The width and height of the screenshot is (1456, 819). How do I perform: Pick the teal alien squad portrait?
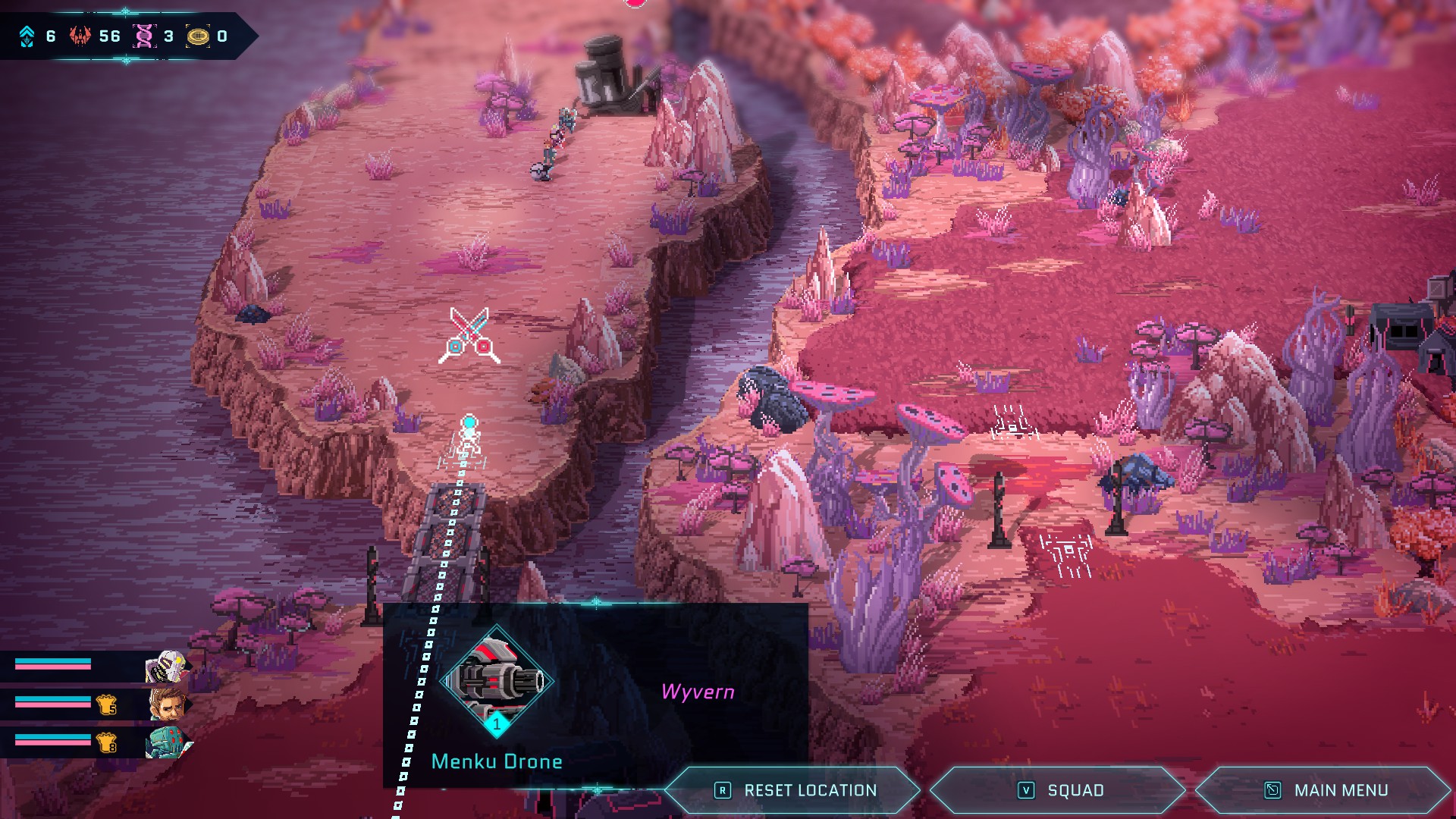point(168,742)
